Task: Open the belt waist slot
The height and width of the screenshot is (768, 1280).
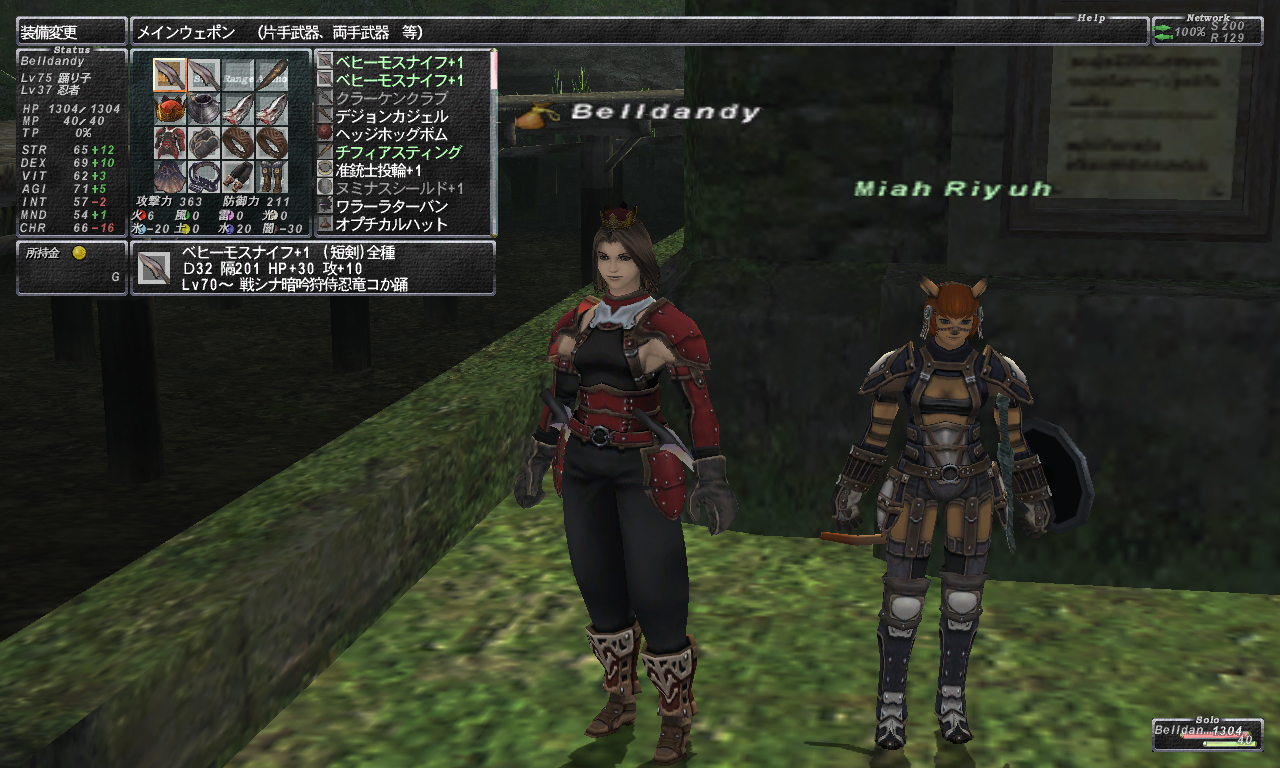Action: click(203, 176)
